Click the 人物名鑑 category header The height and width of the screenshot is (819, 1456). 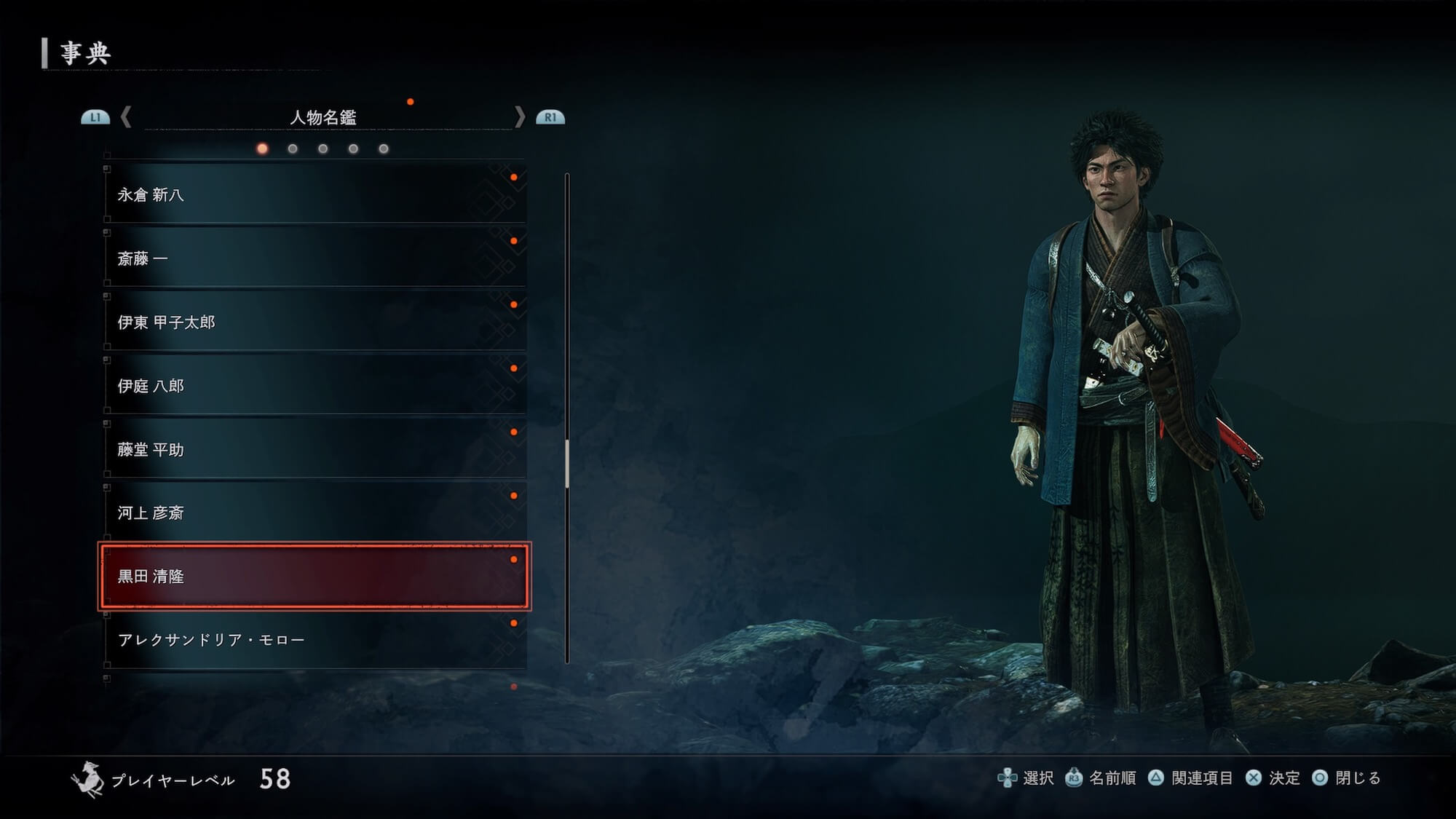coord(323,117)
